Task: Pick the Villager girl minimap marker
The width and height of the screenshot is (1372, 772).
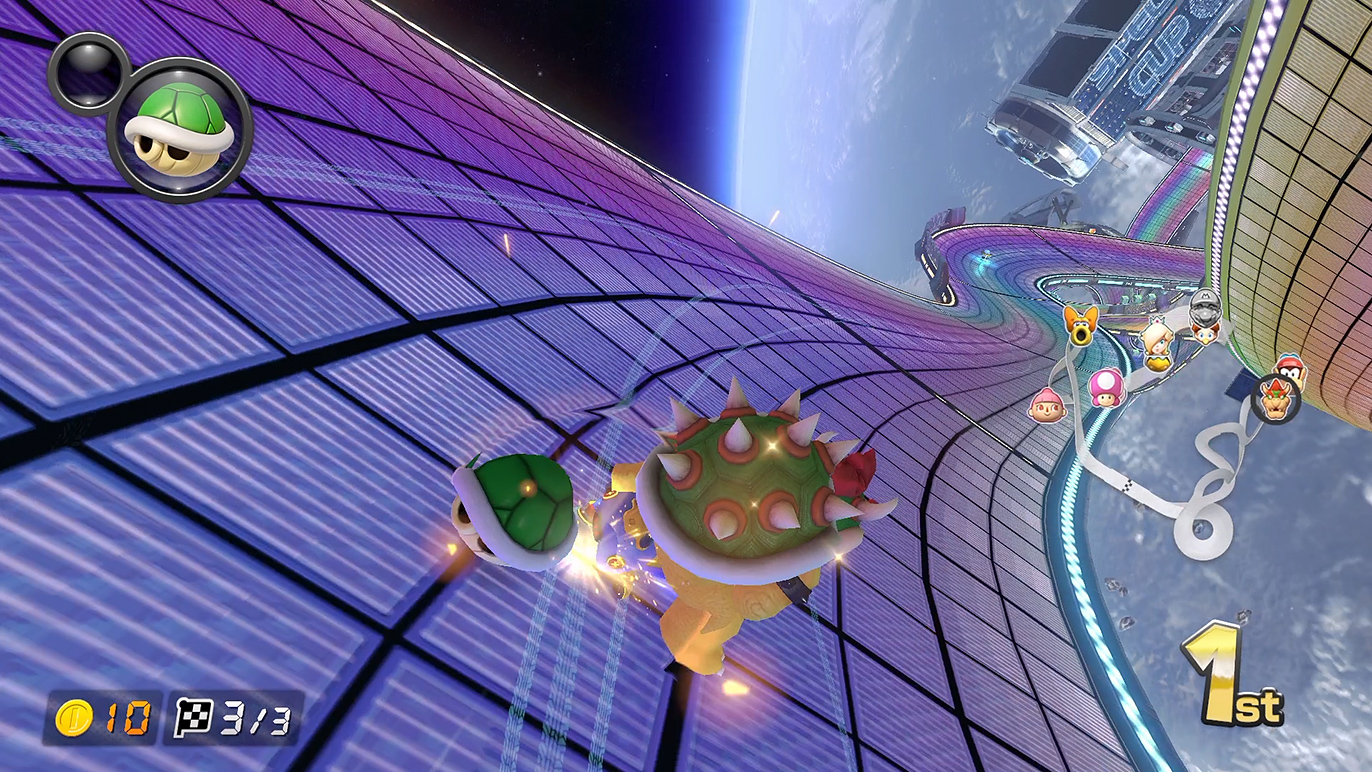Action: 1045,405
